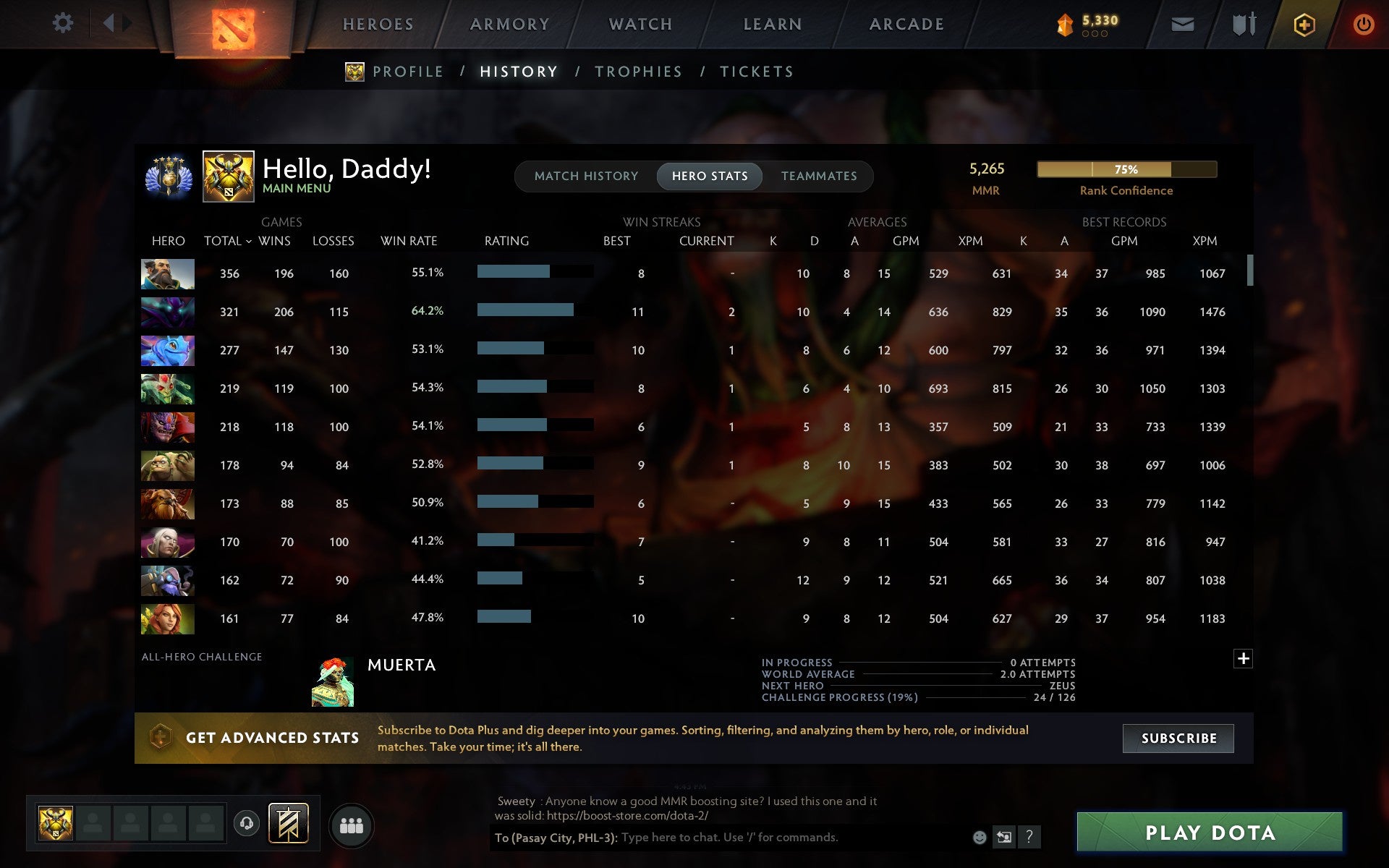Viewport: 1389px width, 868px height.
Task: Click the question mark chat help icon
Action: pos(1029,838)
